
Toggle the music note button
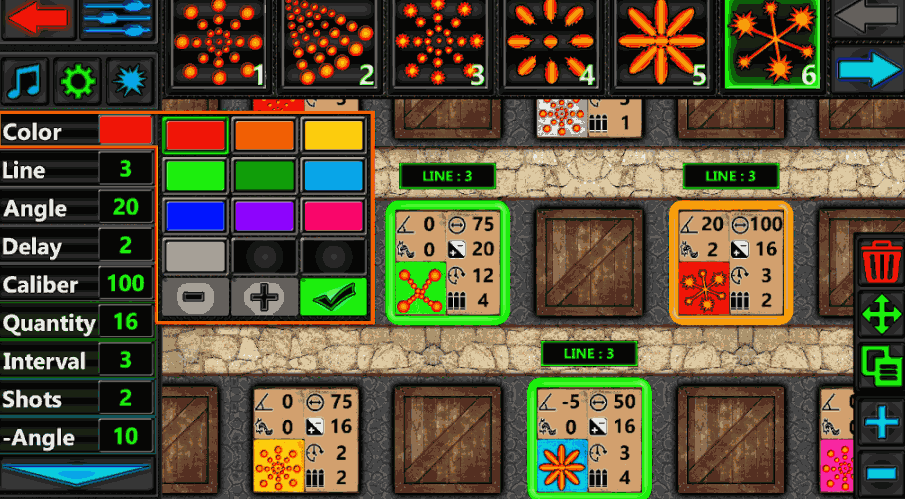click(27, 79)
